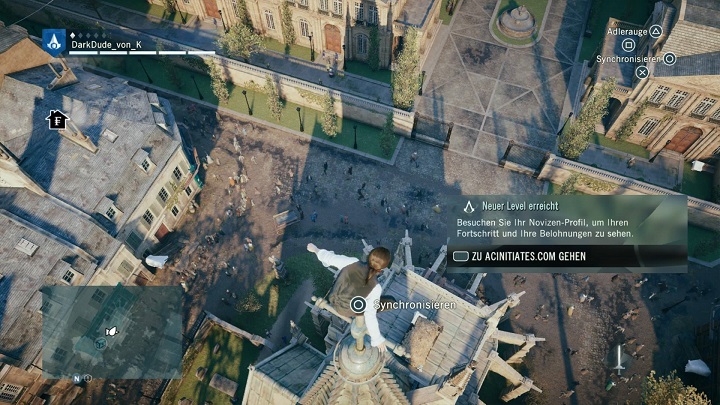The height and width of the screenshot is (405, 720).
Task: Open the minimap
Action: point(110,332)
